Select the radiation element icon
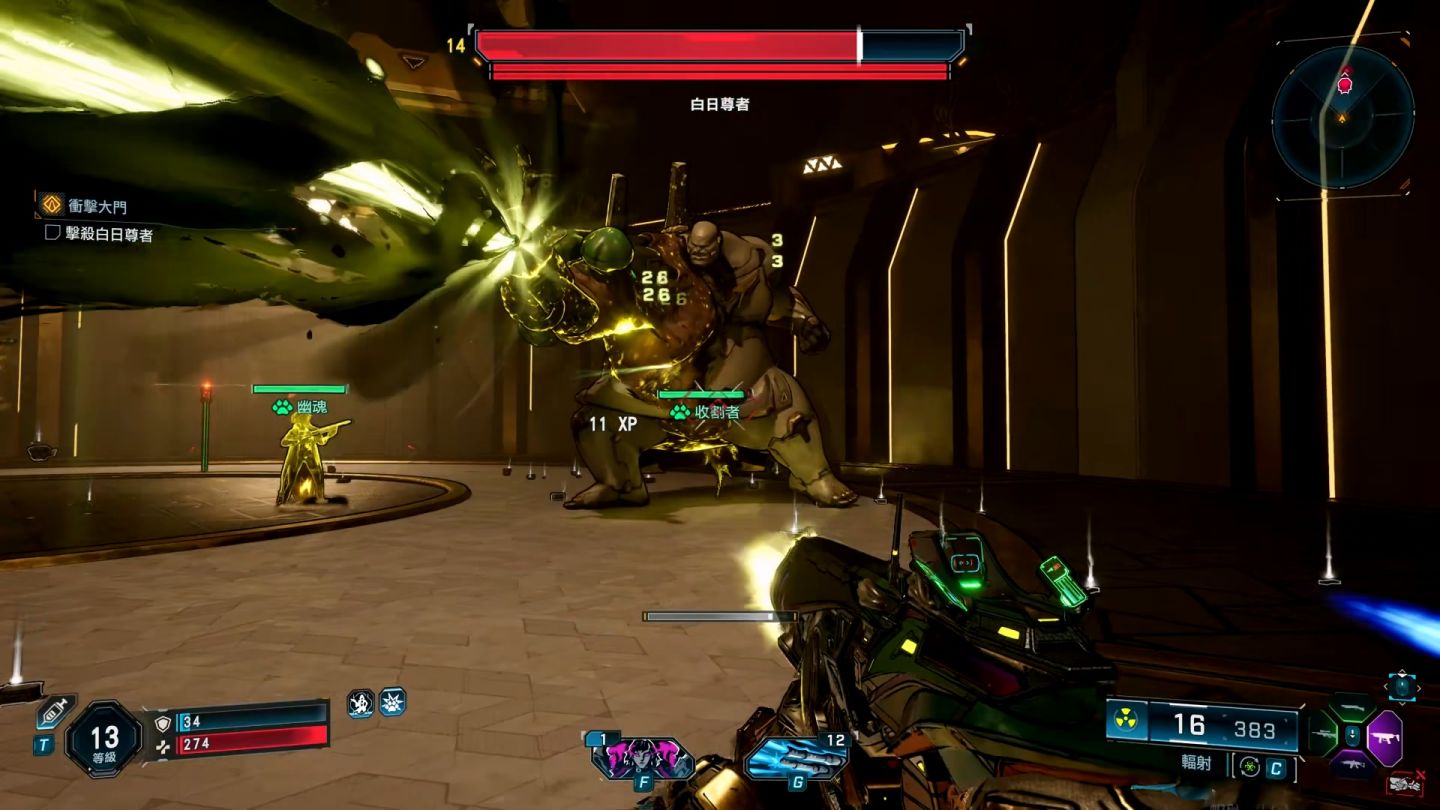Screen dimensions: 1440x810 coord(1127,722)
